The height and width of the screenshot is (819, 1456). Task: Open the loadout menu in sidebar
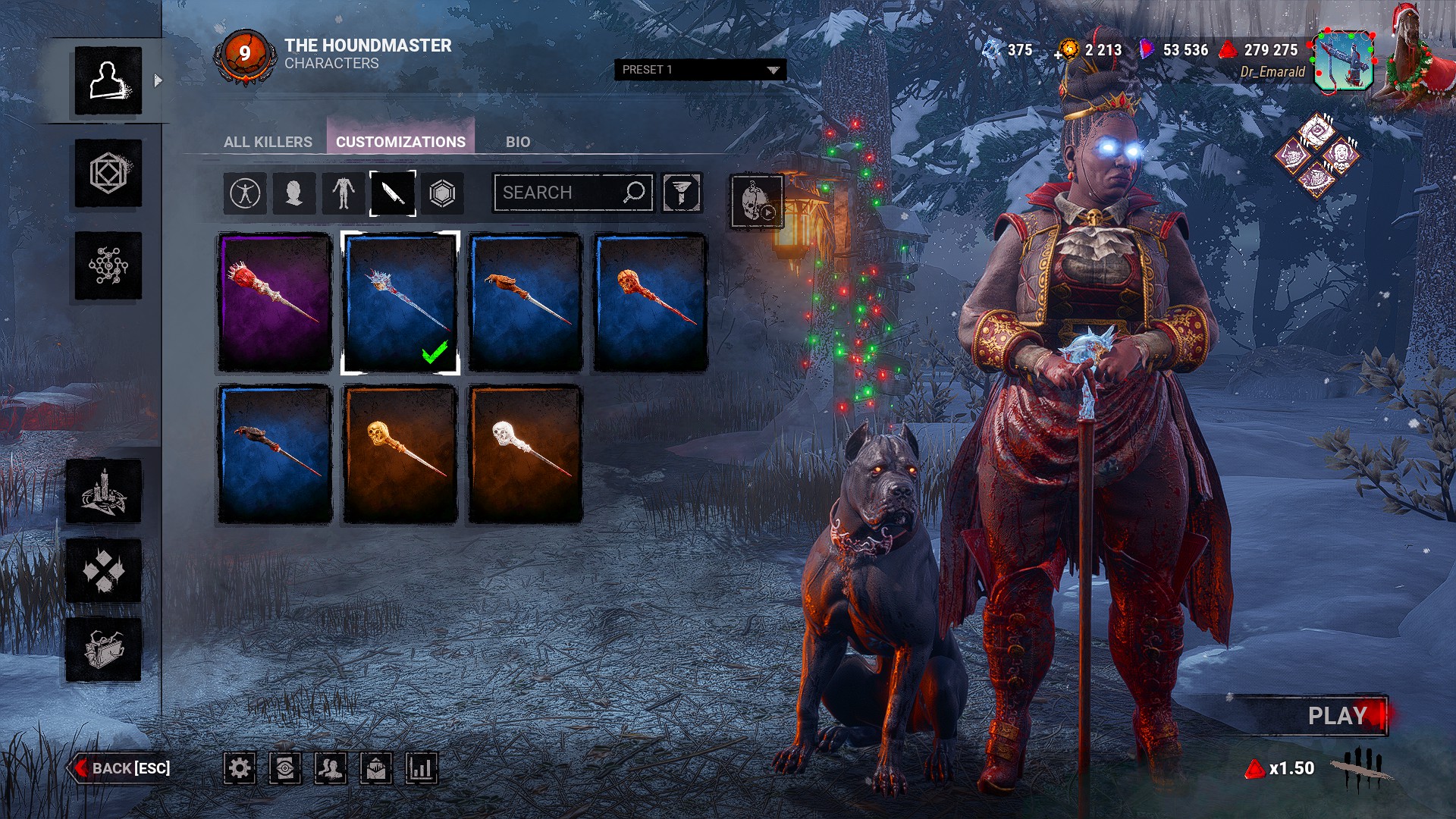(x=108, y=174)
